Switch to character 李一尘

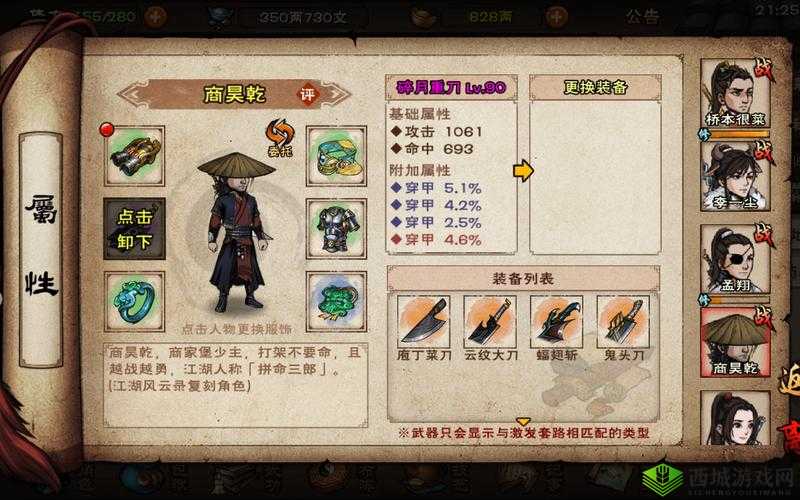[734, 176]
